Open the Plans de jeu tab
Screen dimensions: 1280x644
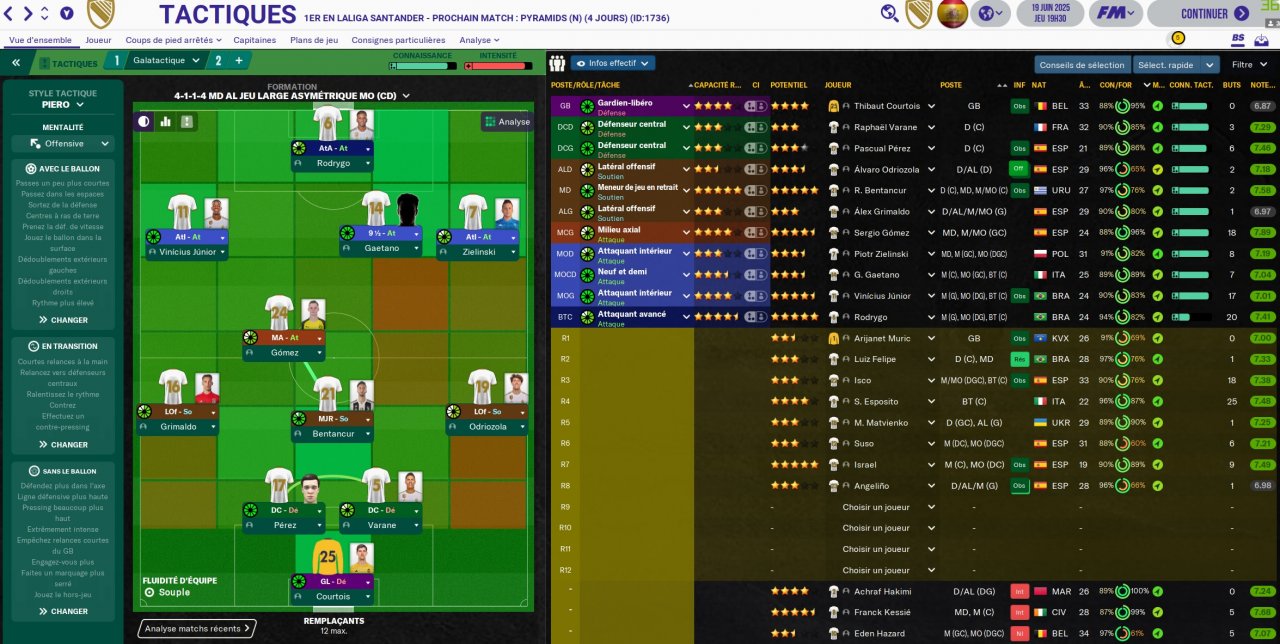click(x=313, y=40)
